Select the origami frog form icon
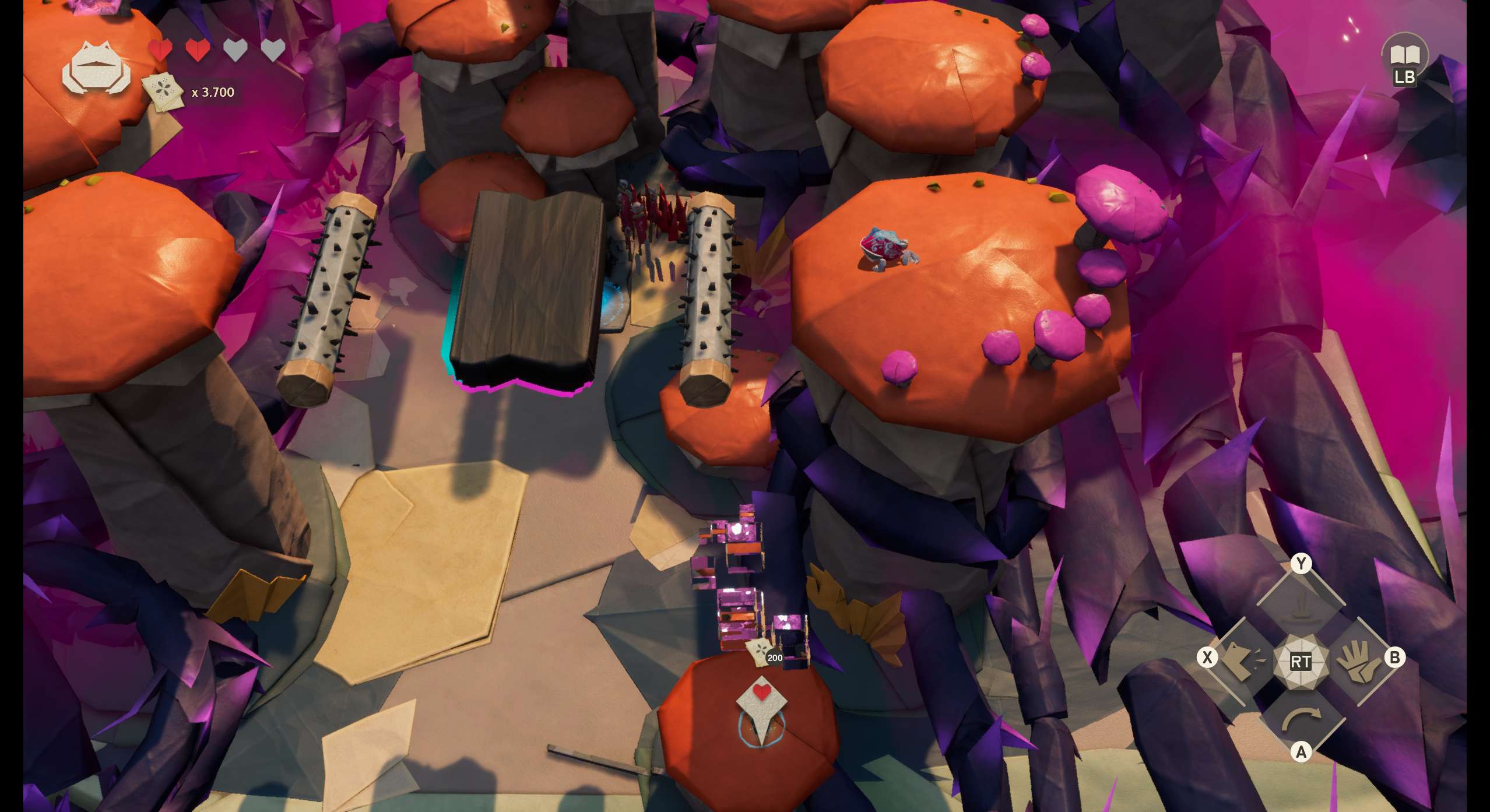The width and height of the screenshot is (1490, 812). (97, 69)
